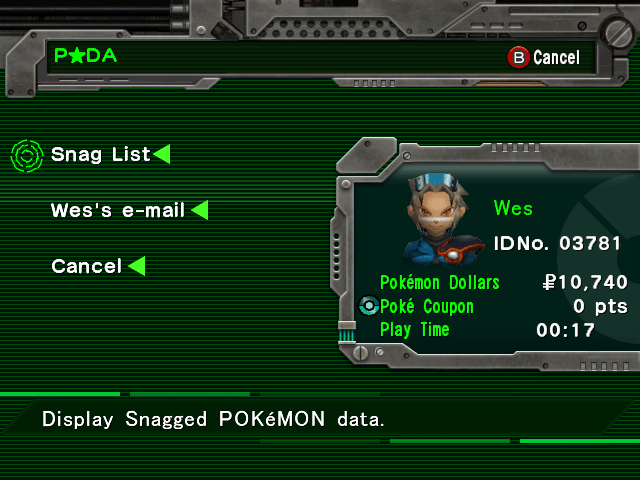Open the Snag List entry
Screen dimensions: 640x480
coord(101,154)
